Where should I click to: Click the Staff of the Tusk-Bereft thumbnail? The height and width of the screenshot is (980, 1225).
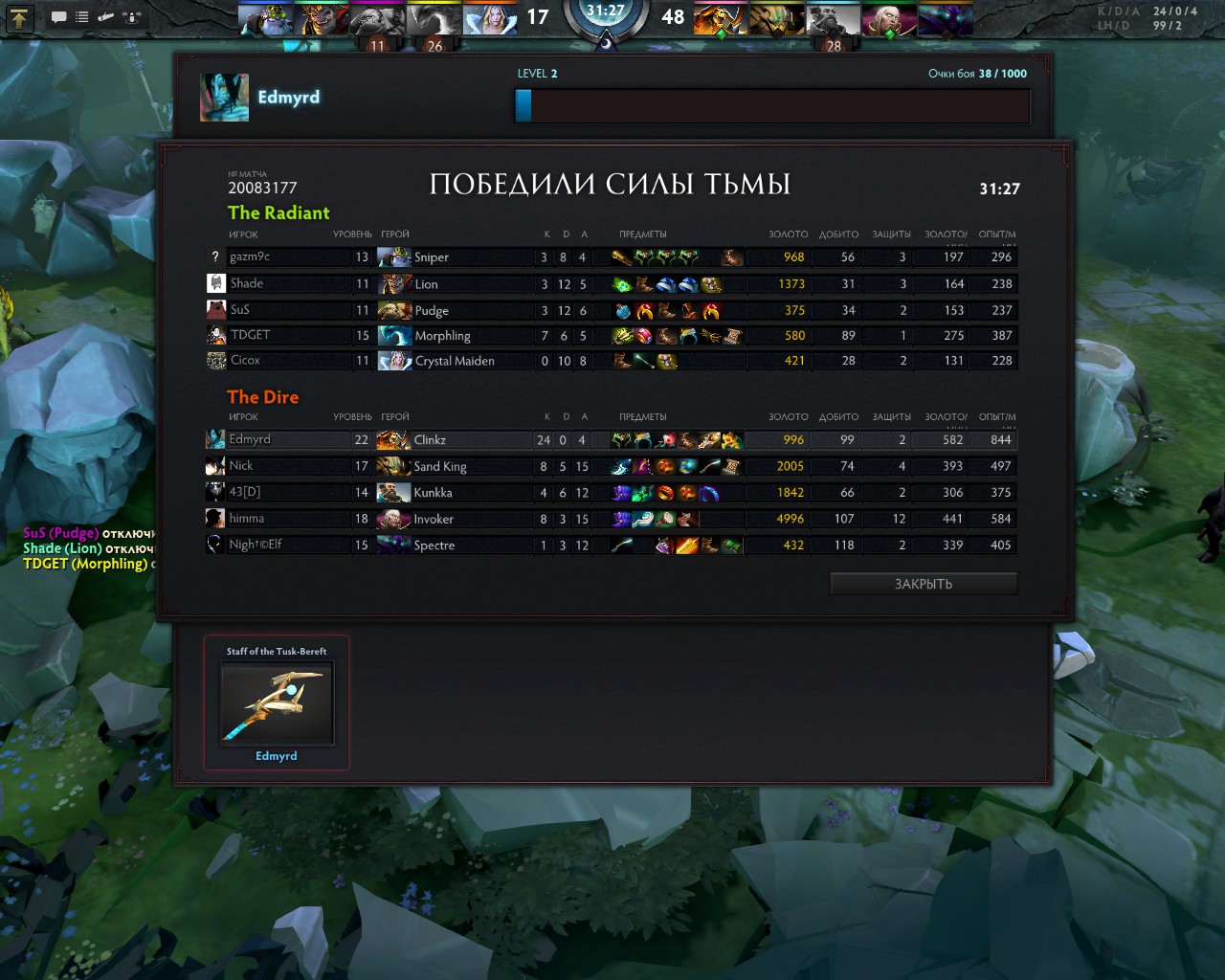tap(277, 703)
